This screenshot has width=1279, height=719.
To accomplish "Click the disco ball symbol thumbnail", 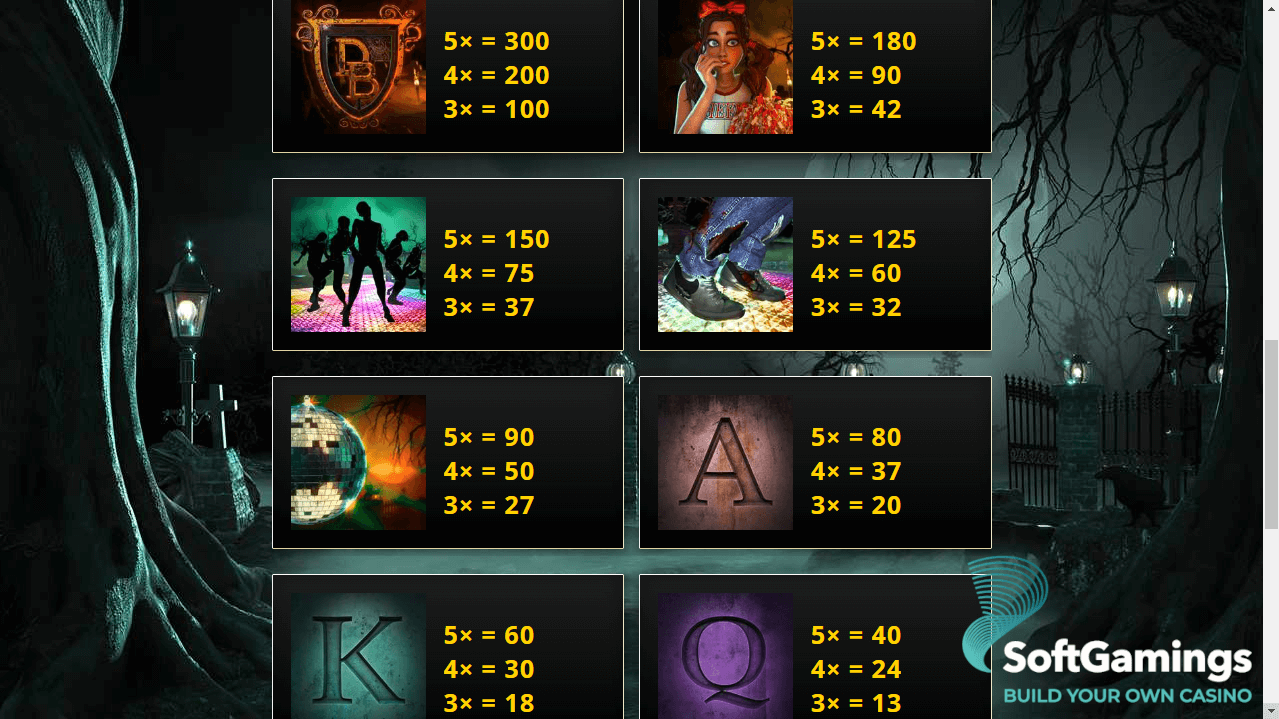I will (x=358, y=462).
